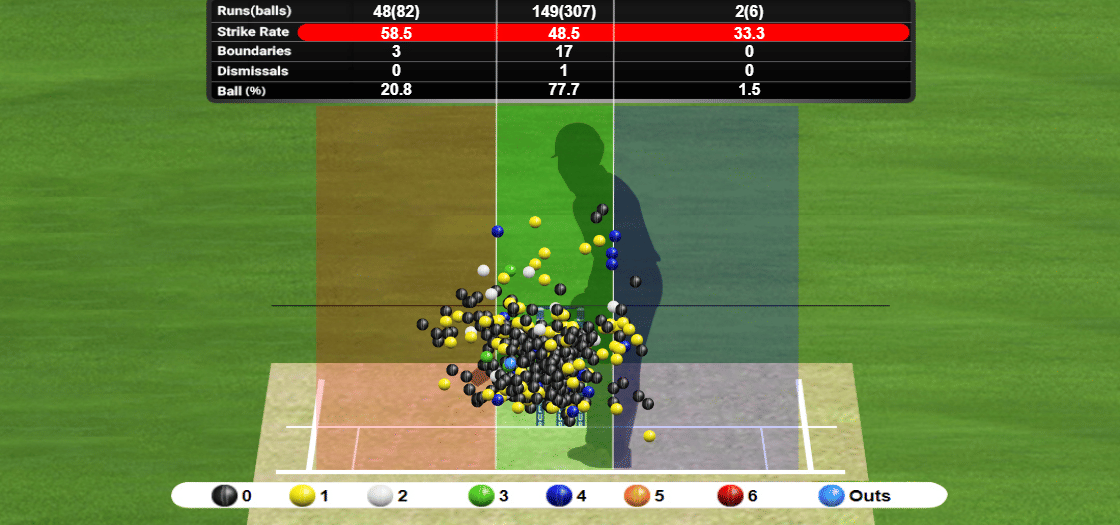
Task: Select the Ball (%) stats row
Action: tap(560, 90)
